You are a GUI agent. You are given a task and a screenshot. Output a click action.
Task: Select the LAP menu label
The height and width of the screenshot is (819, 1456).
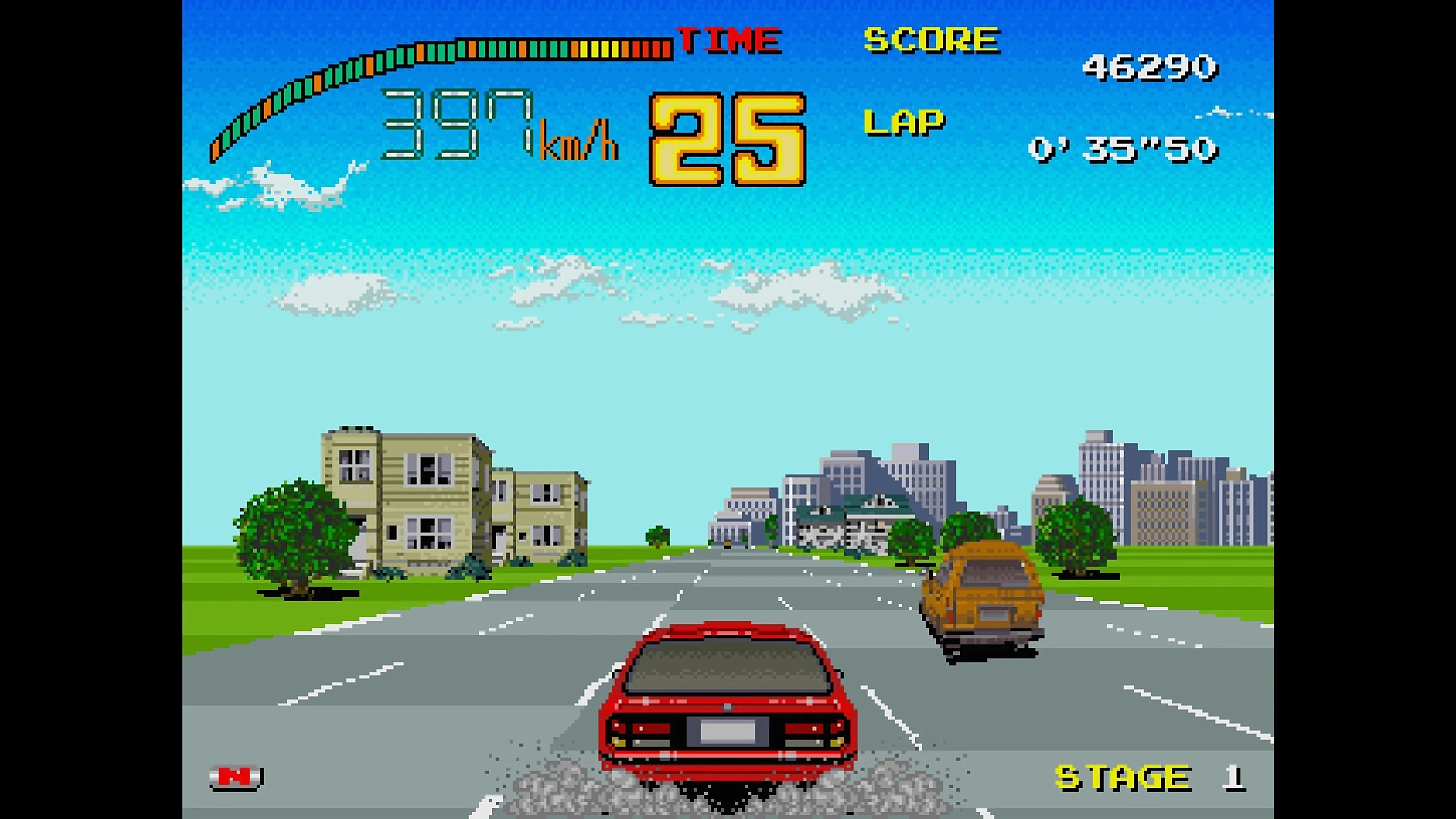point(903,120)
